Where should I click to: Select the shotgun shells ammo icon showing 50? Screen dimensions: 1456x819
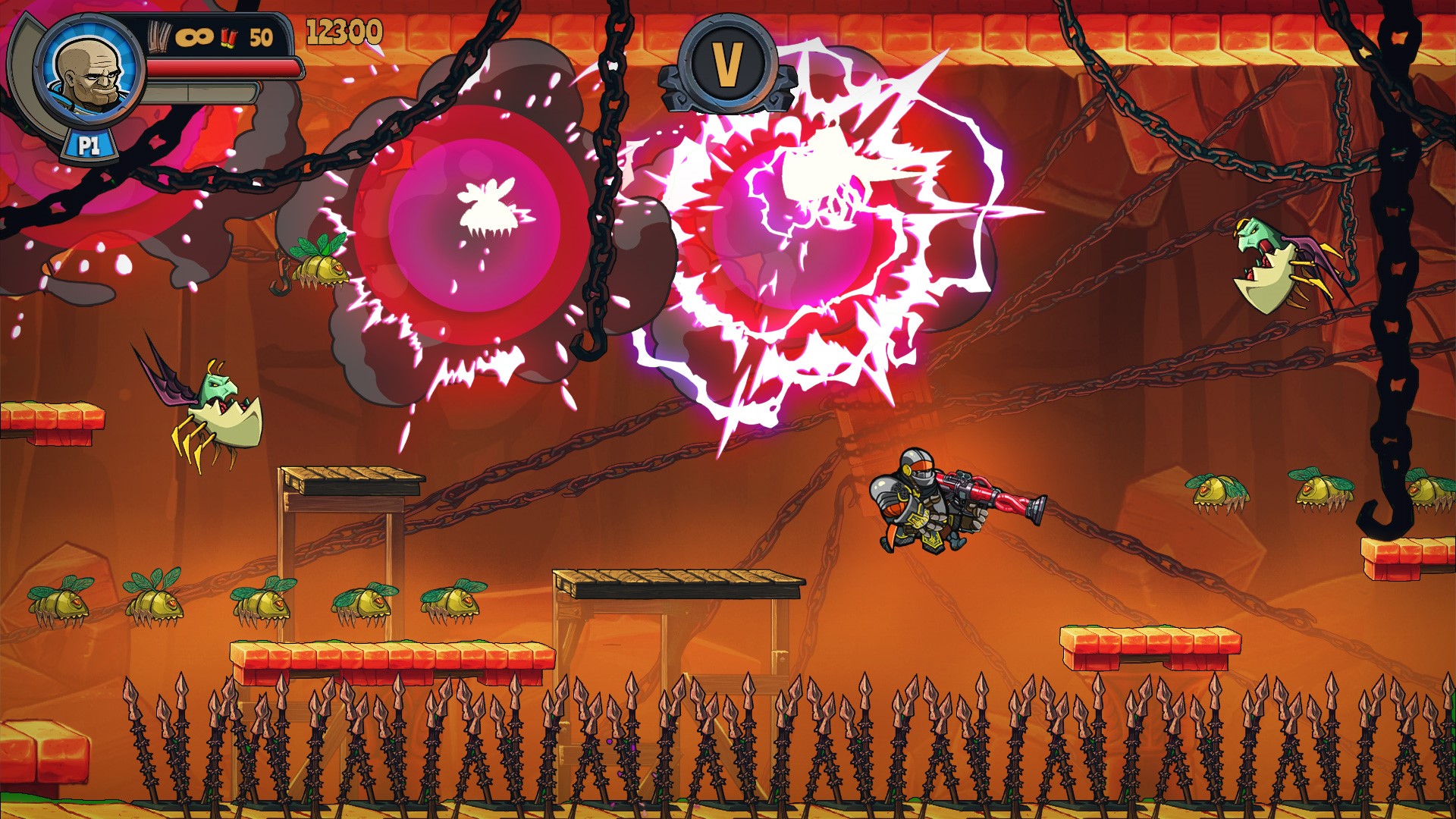235,36
